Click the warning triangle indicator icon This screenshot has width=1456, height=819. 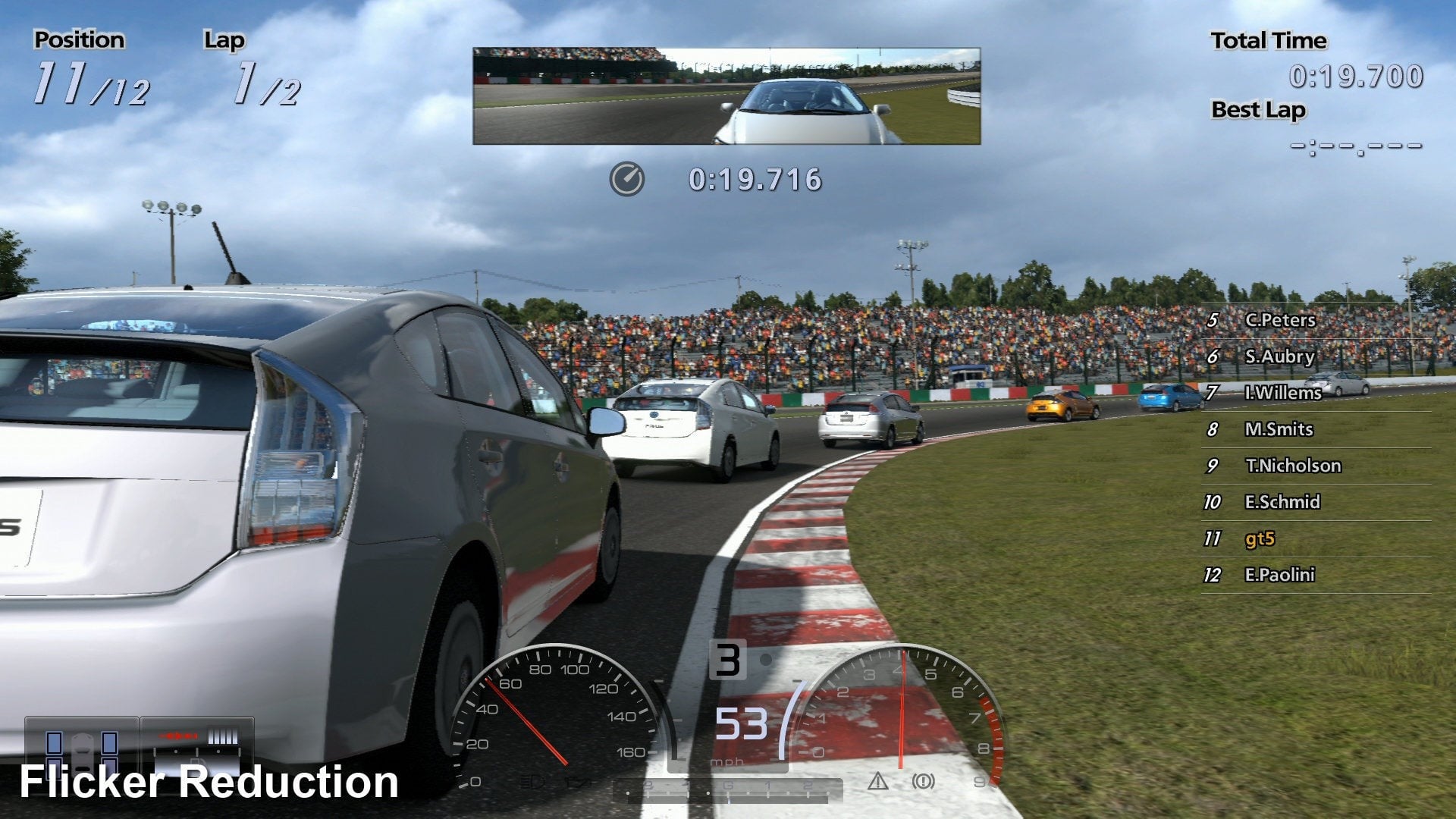point(877,781)
